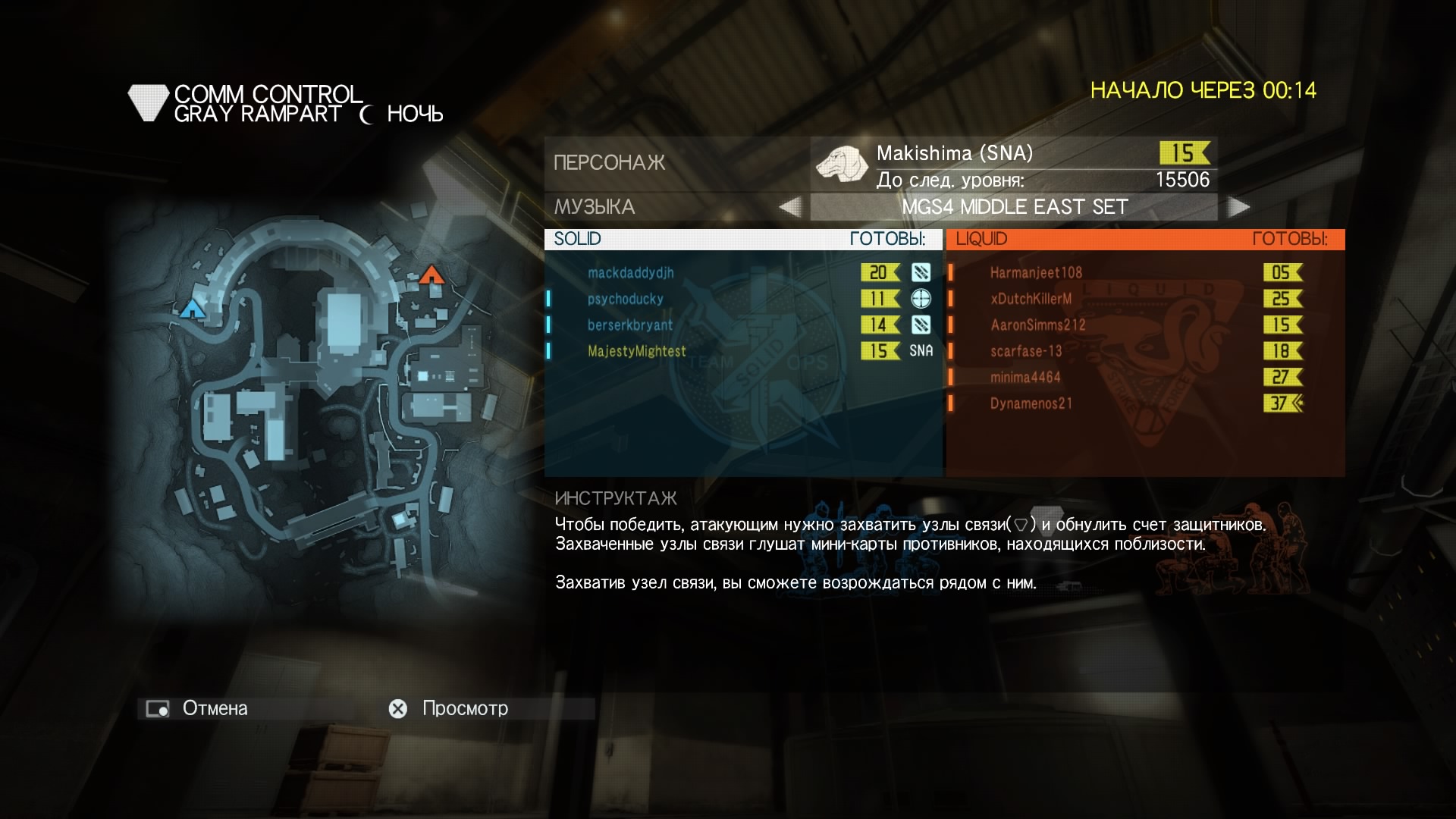Click player AaronSimms212 row
The height and width of the screenshot is (819, 1456).
pos(1037,325)
